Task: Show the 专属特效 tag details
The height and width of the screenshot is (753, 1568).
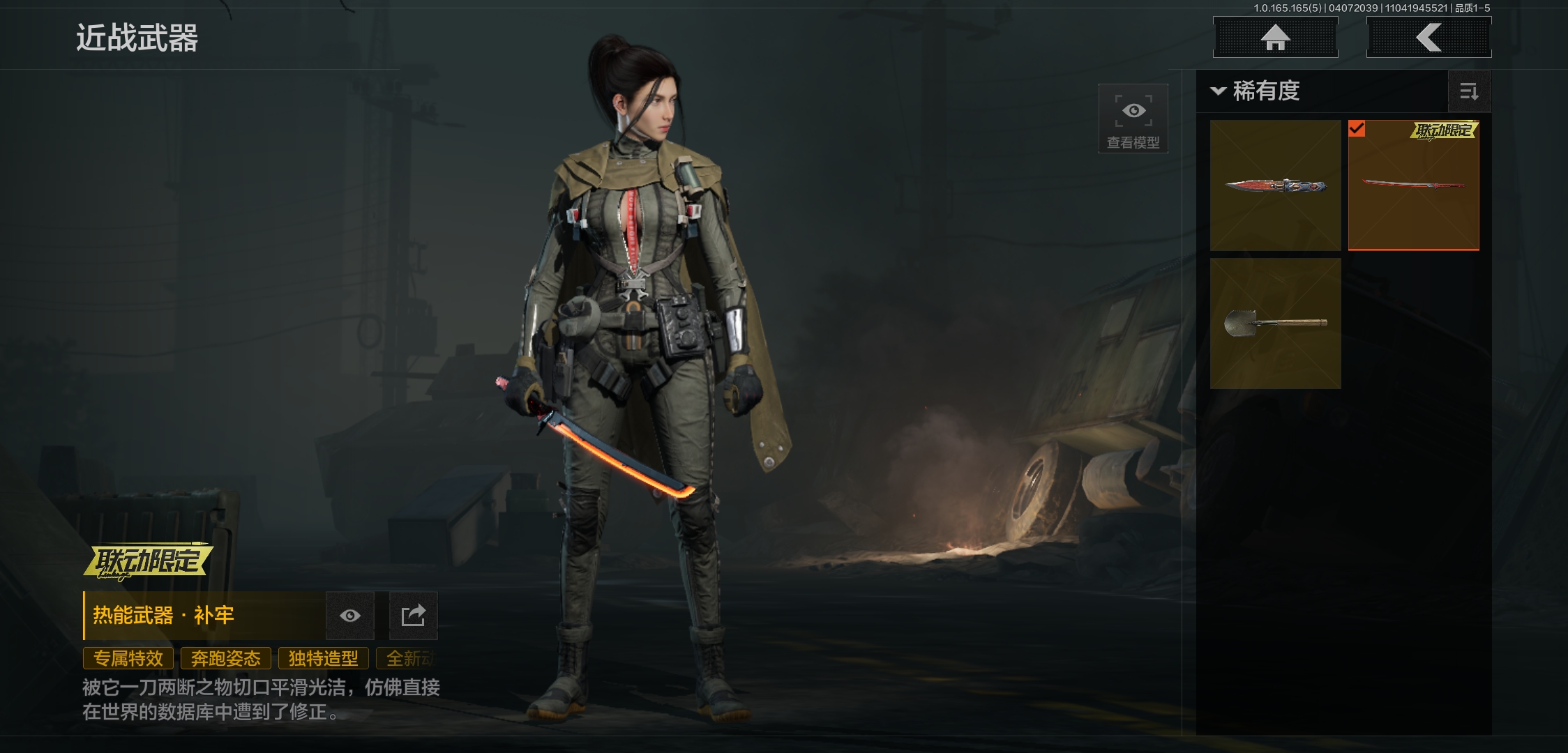Action: coord(128,658)
